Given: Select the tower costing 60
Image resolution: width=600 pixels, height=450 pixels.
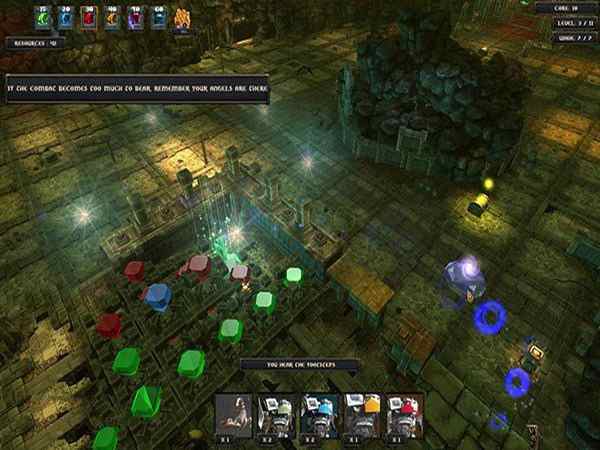Looking at the screenshot, I should tap(158, 18).
